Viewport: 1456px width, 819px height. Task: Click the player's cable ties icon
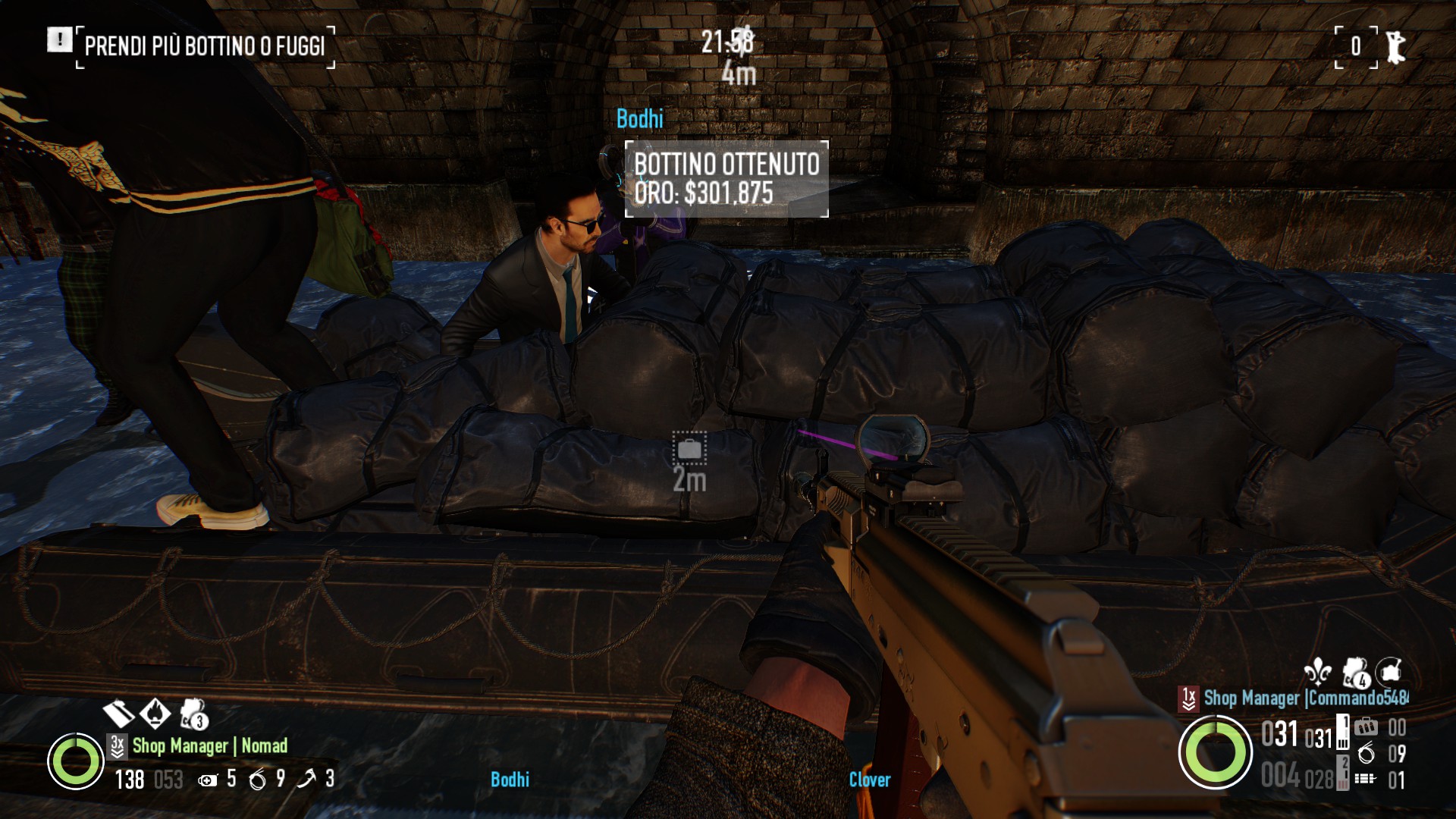tap(1366, 753)
